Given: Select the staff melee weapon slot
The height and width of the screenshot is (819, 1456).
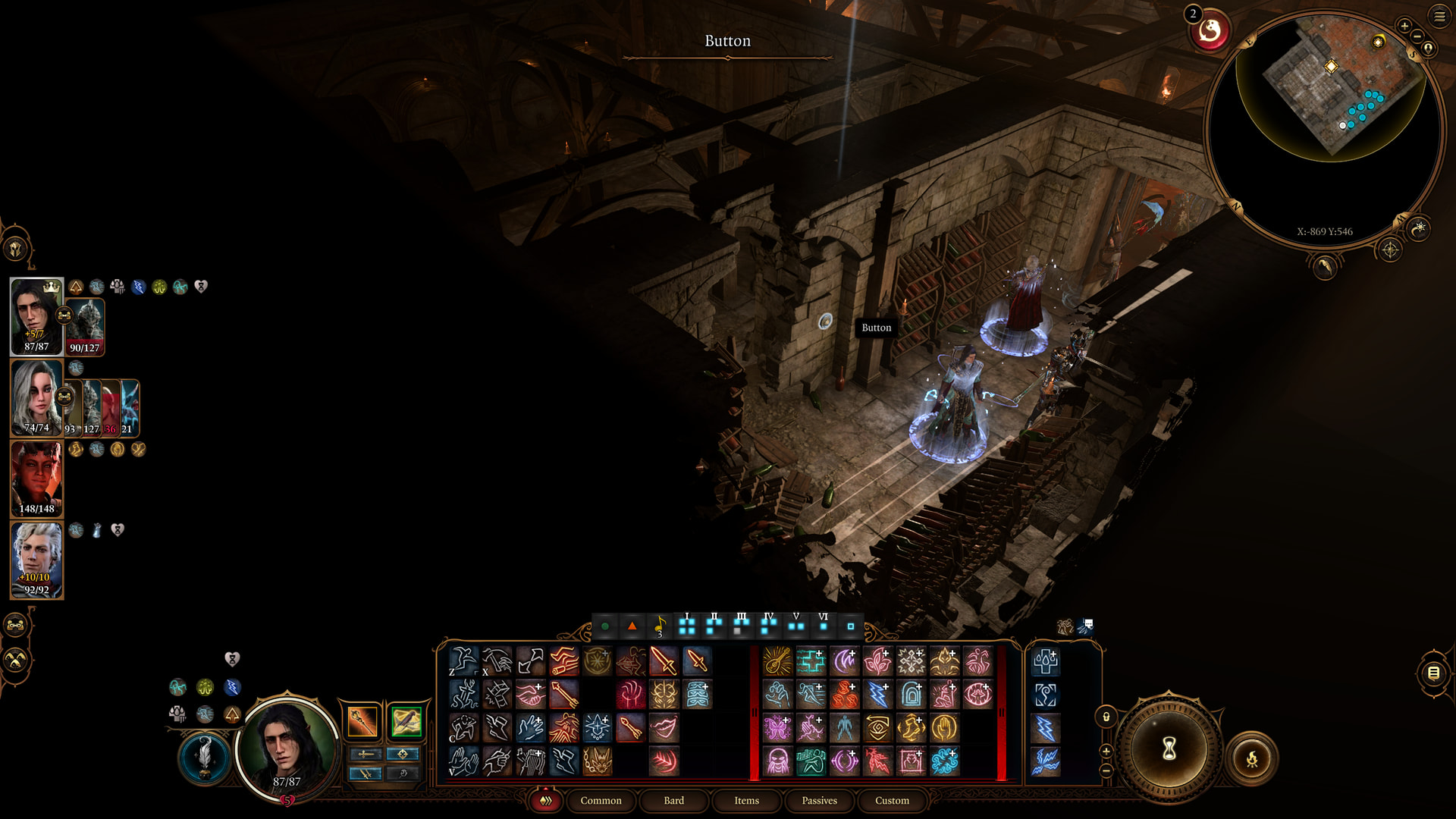Looking at the screenshot, I should 362,721.
